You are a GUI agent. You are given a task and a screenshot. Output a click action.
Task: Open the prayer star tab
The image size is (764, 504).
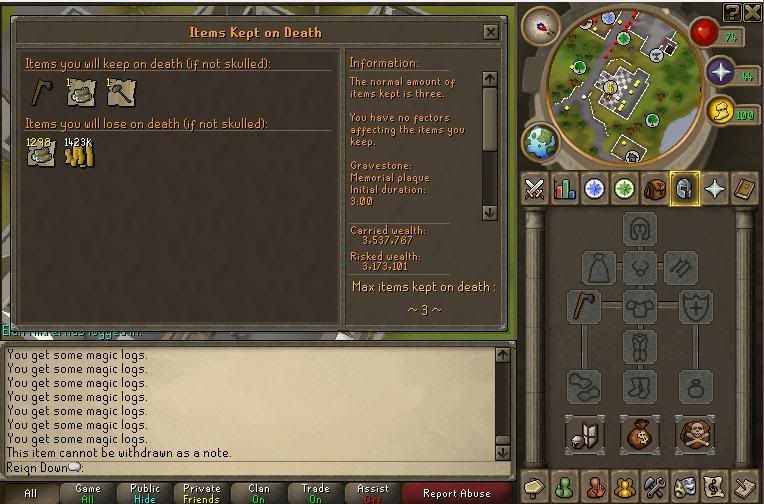click(715, 189)
